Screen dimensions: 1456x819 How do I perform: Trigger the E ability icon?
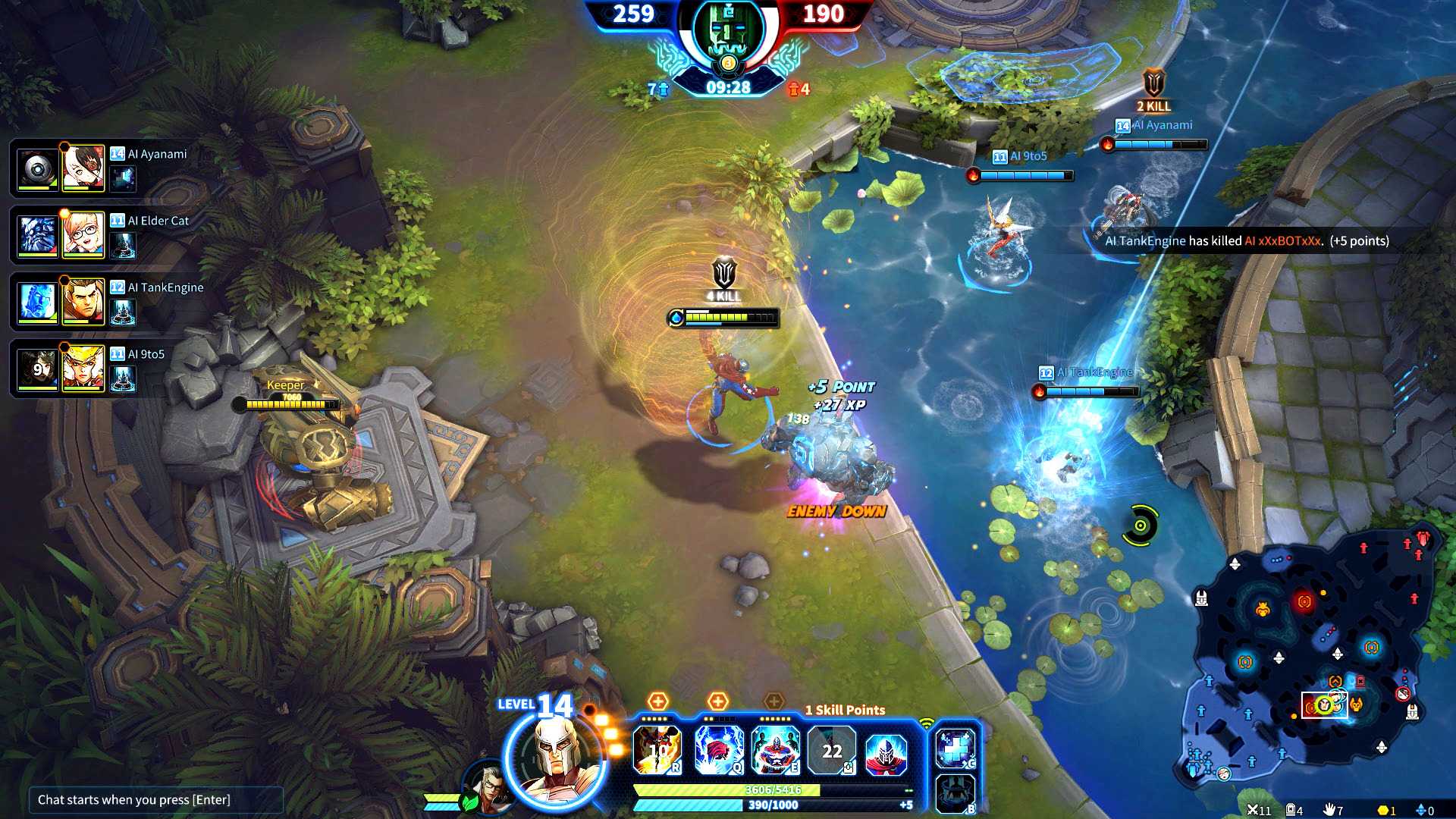point(775,750)
